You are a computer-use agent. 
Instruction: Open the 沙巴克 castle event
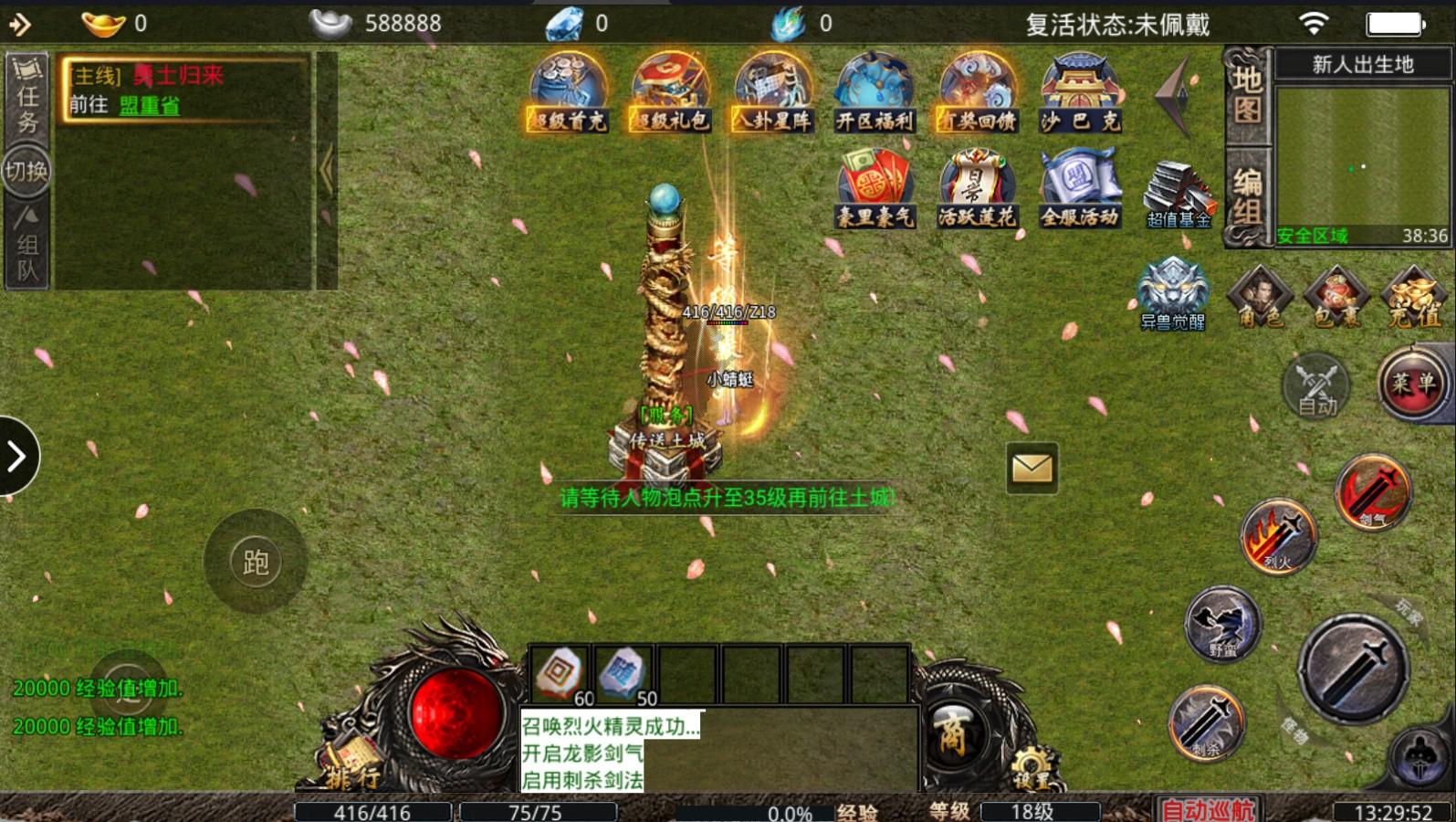tap(1080, 92)
